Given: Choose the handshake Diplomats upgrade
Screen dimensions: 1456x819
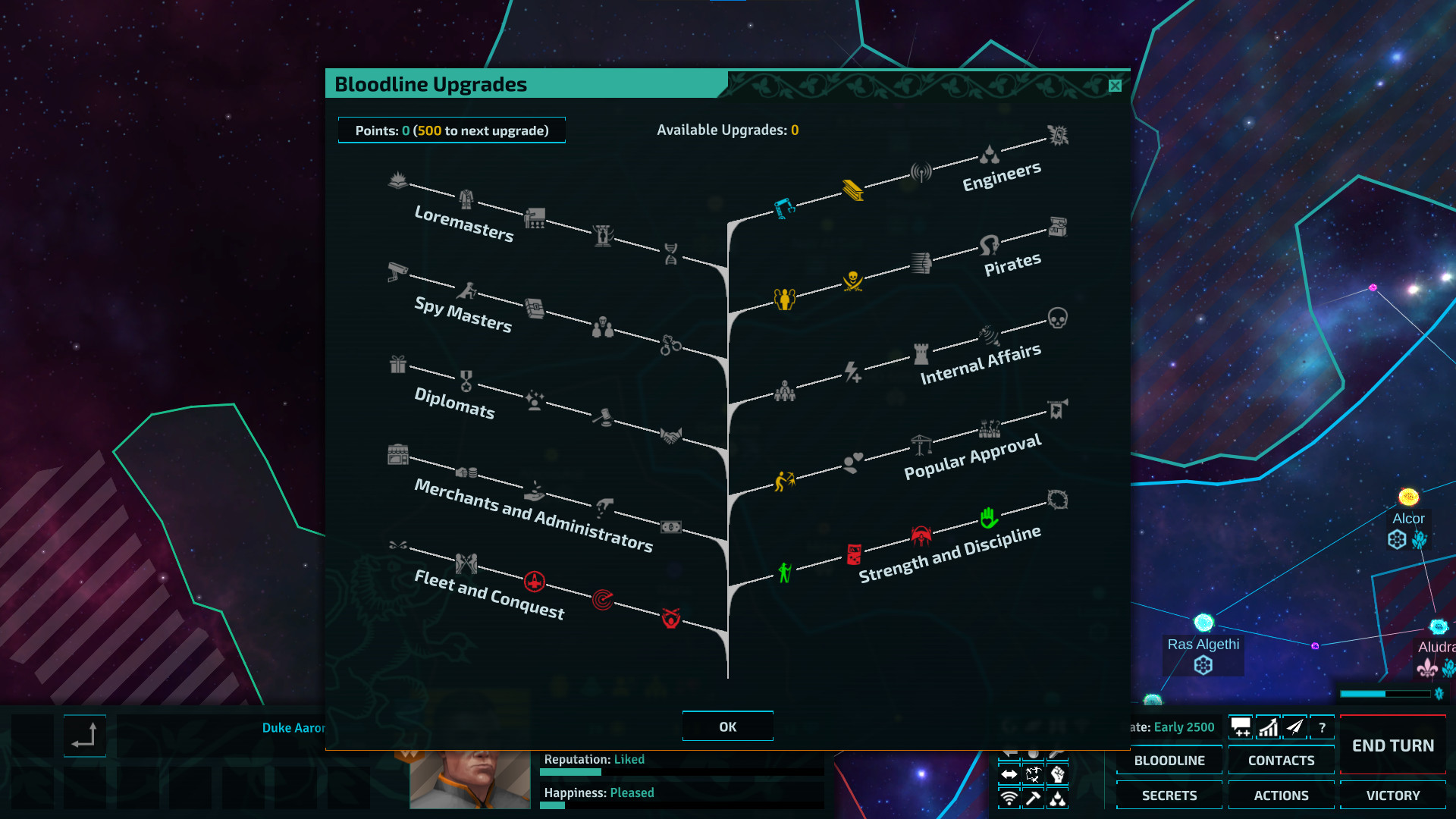Looking at the screenshot, I should pos(670,435).
